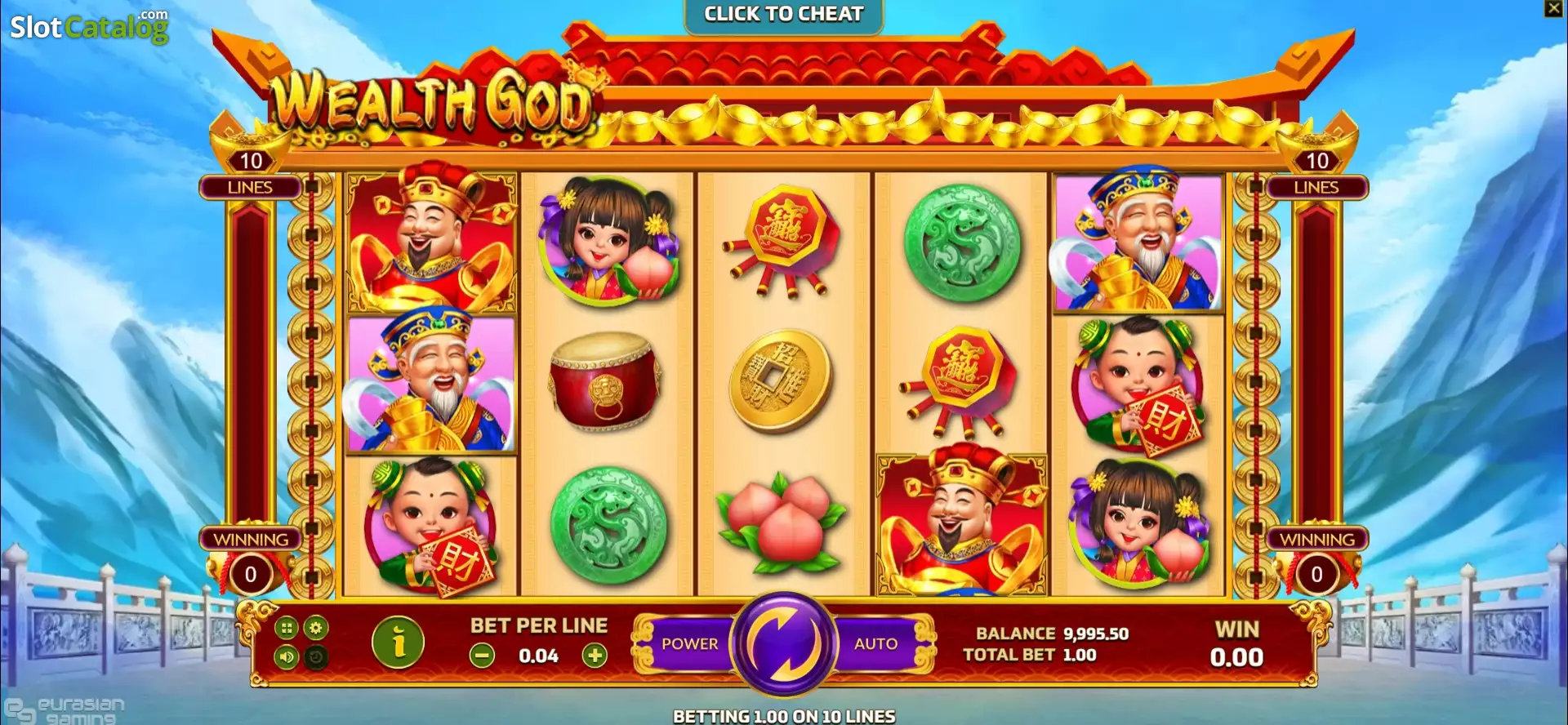Select the BETTING 1.00 ON 10 LINES bar
Image resolution: width=1568 pixels, height=725 pixels.
click(784, 716)
